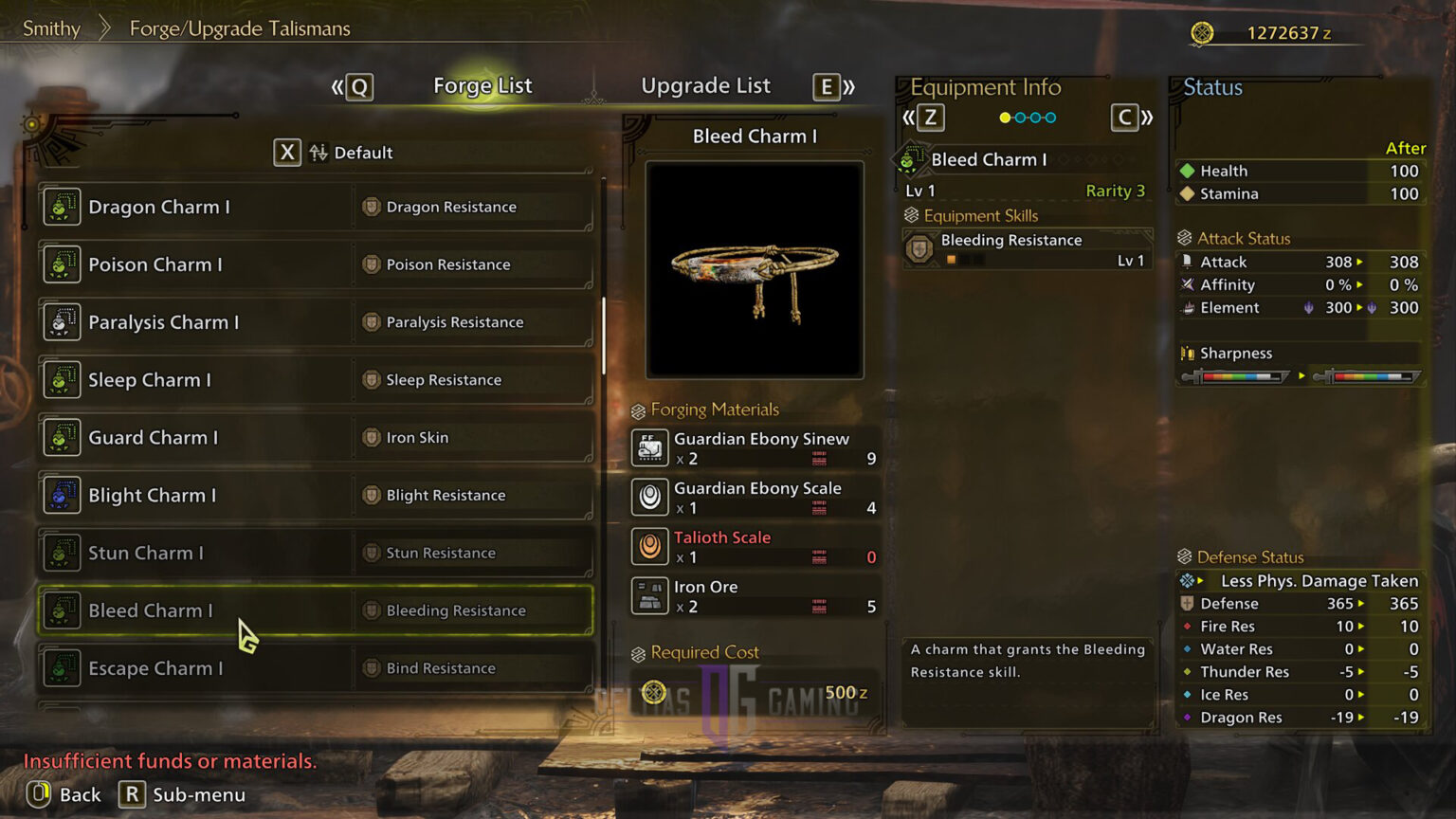
Task: Pick the Sleep Charm I entry
Action: point(316,380)
